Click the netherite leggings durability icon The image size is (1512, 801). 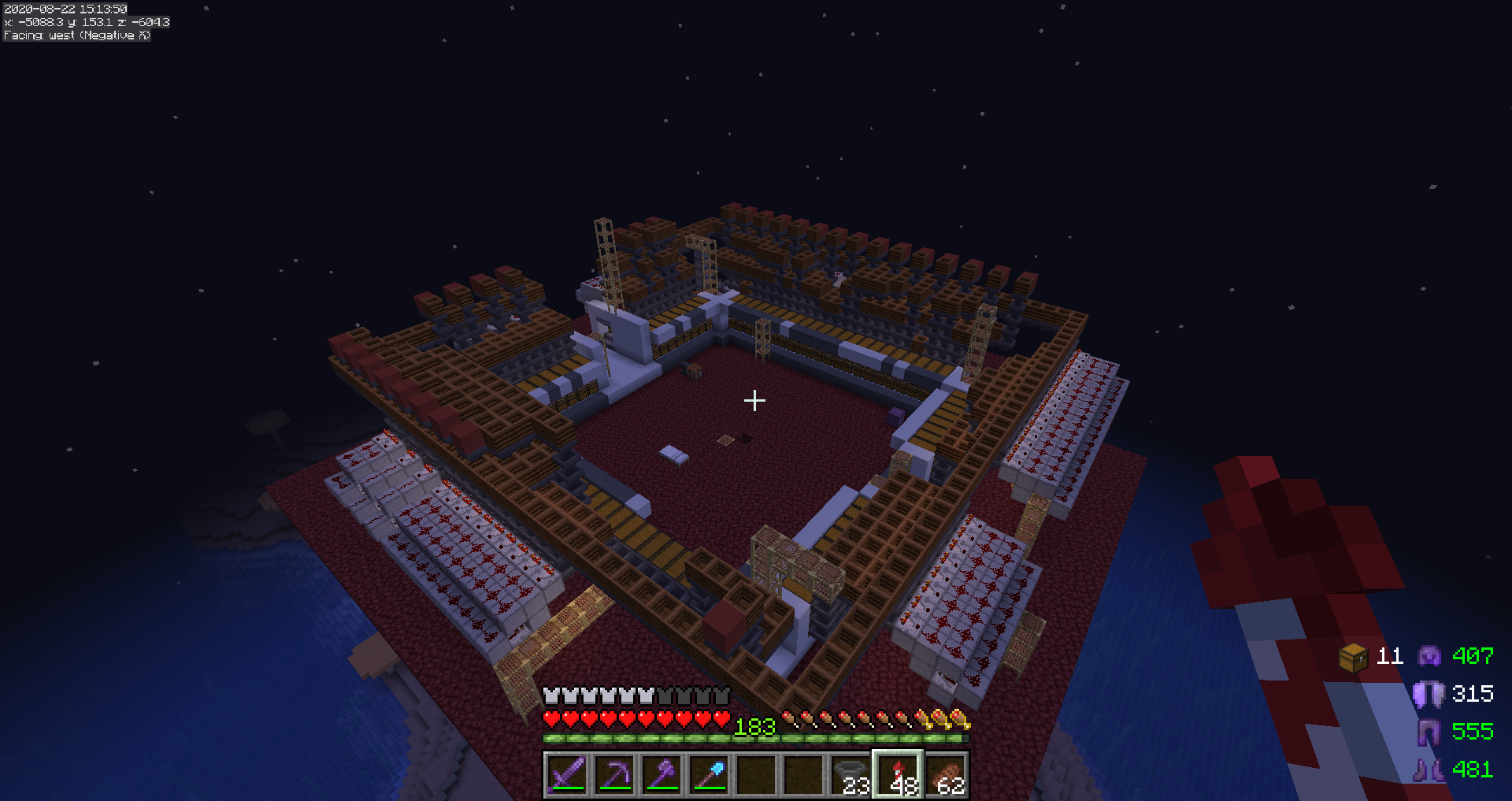point(1429,732)
